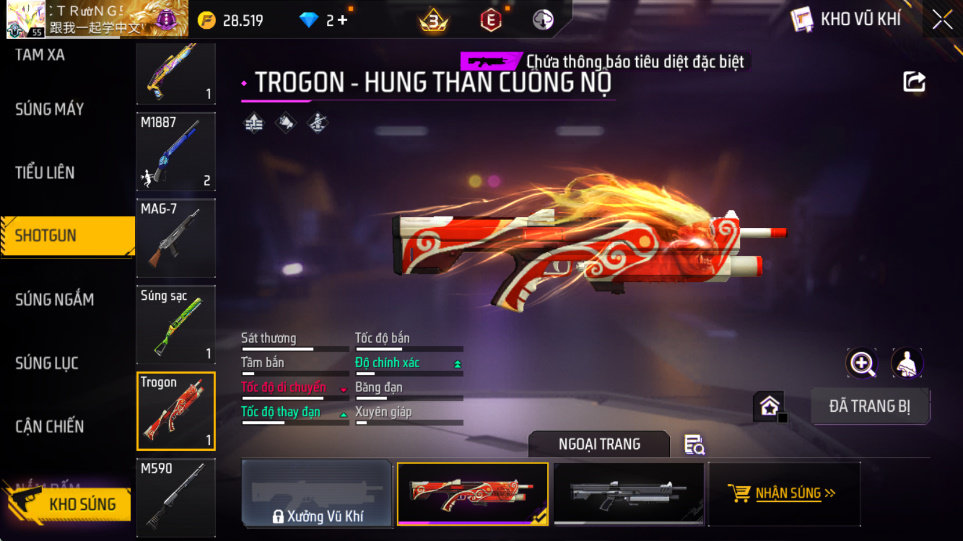
Task: Choose the SÚNG NGẮM category
Action: click(x=55, y=300)
